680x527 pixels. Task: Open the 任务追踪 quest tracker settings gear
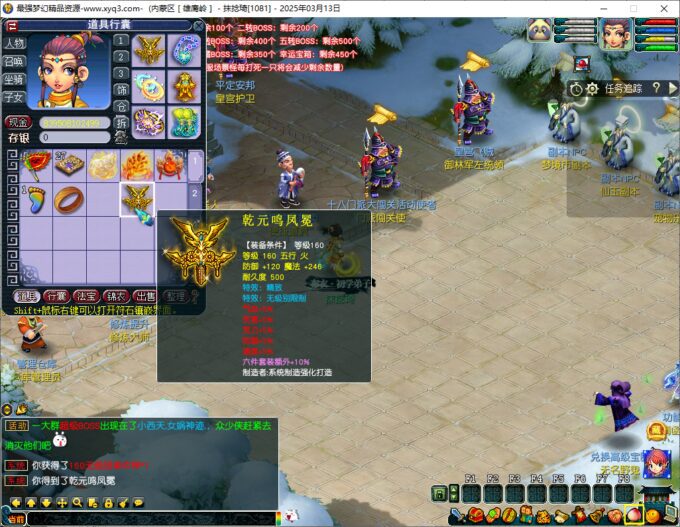point(591,88)
